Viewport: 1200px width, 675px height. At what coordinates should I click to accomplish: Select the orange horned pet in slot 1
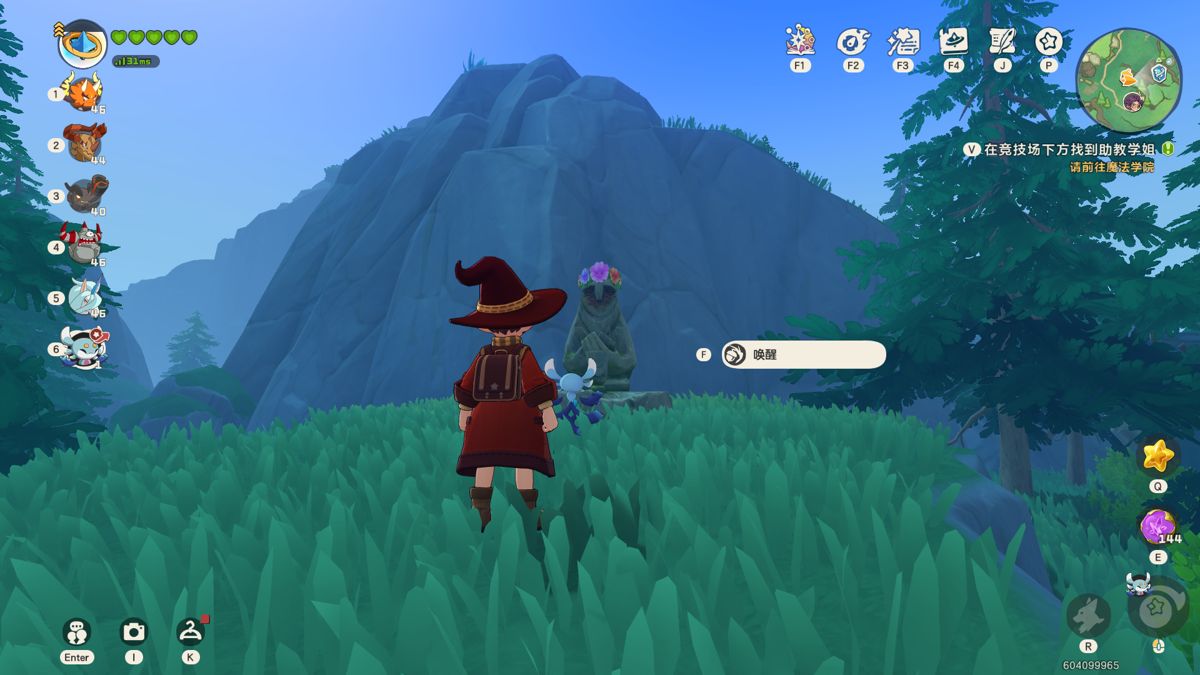(84, 93)
